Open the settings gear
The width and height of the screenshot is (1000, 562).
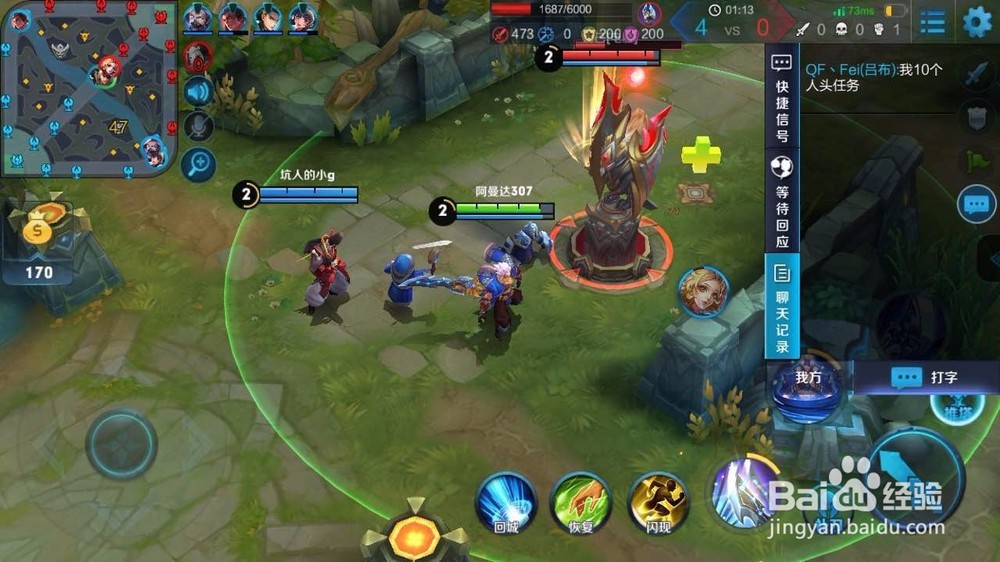(x=977, y=22)
